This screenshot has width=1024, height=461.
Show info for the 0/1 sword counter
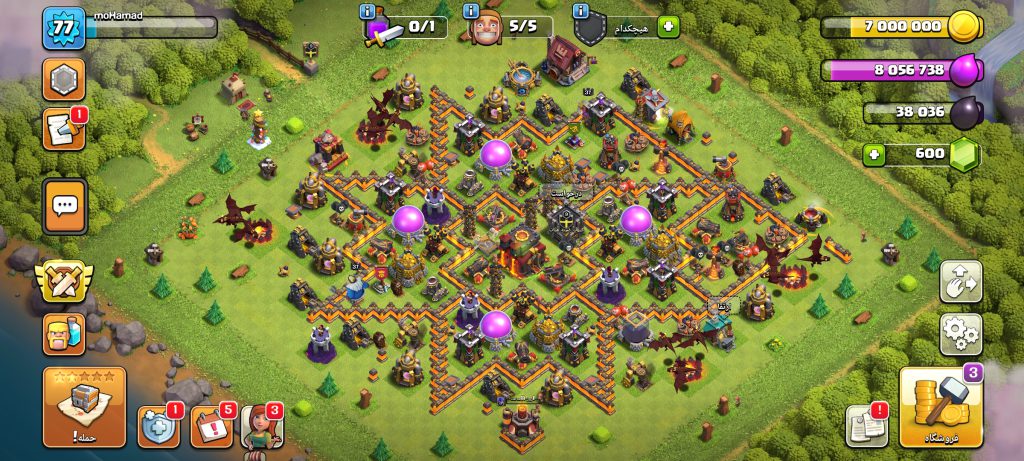coord(366,12)
